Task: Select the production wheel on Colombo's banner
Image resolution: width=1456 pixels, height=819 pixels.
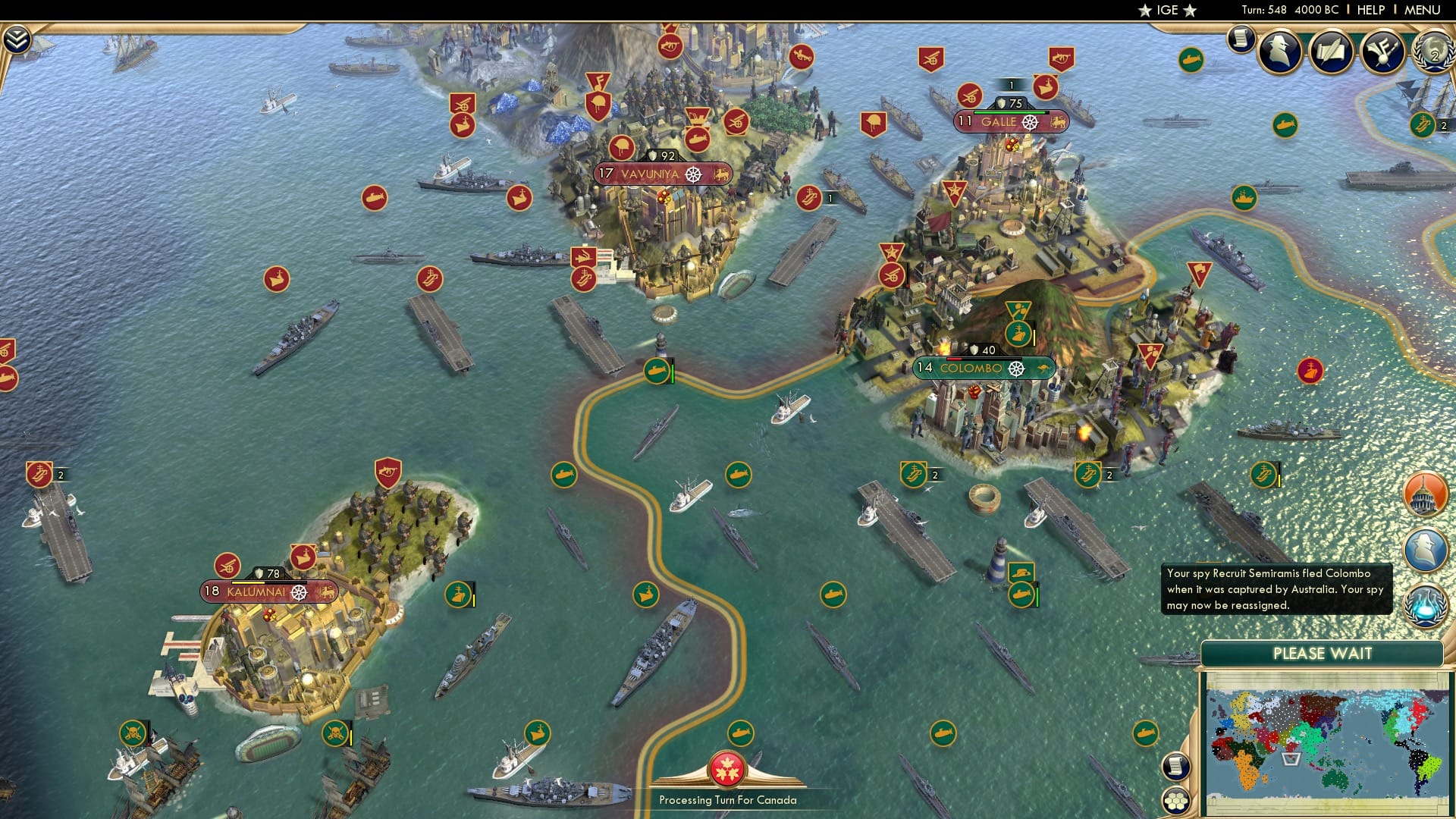Action: (1015, 369)
